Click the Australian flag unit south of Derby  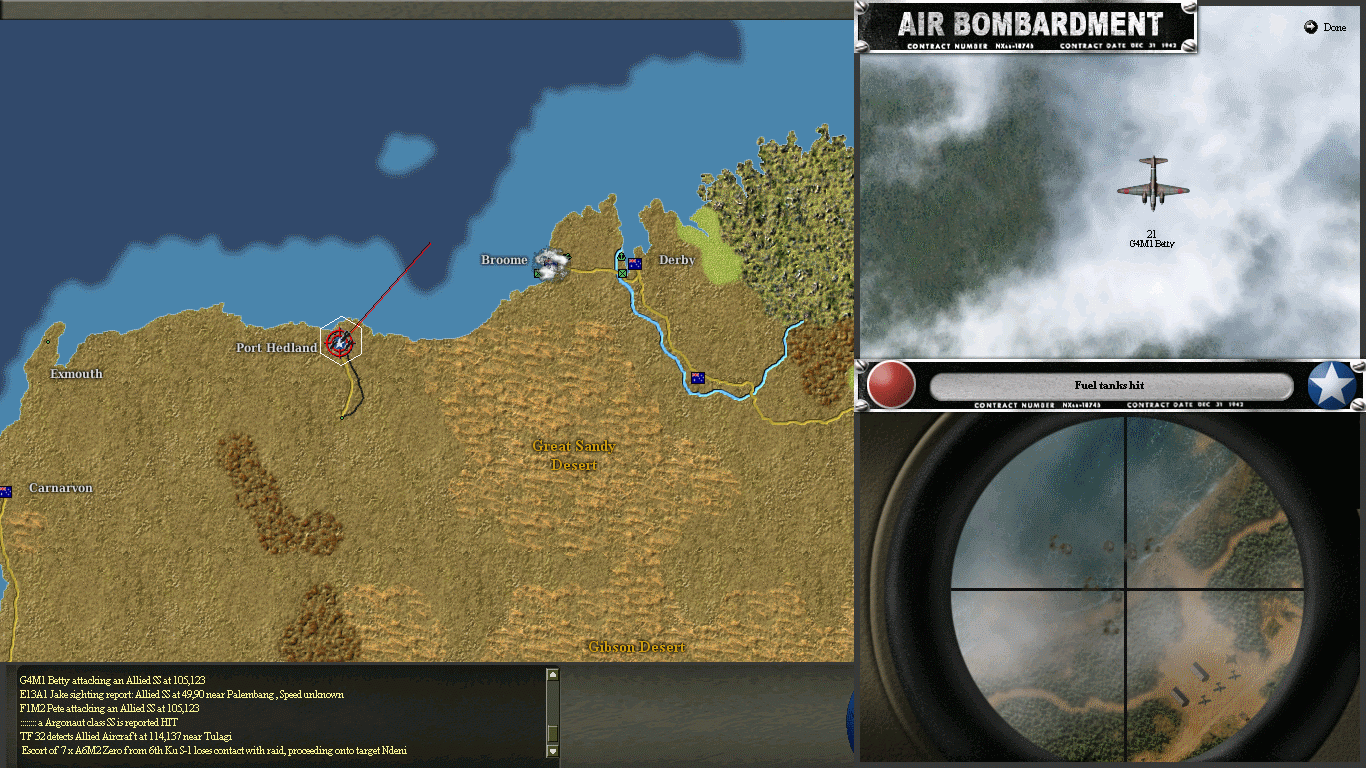coord(698,377)
